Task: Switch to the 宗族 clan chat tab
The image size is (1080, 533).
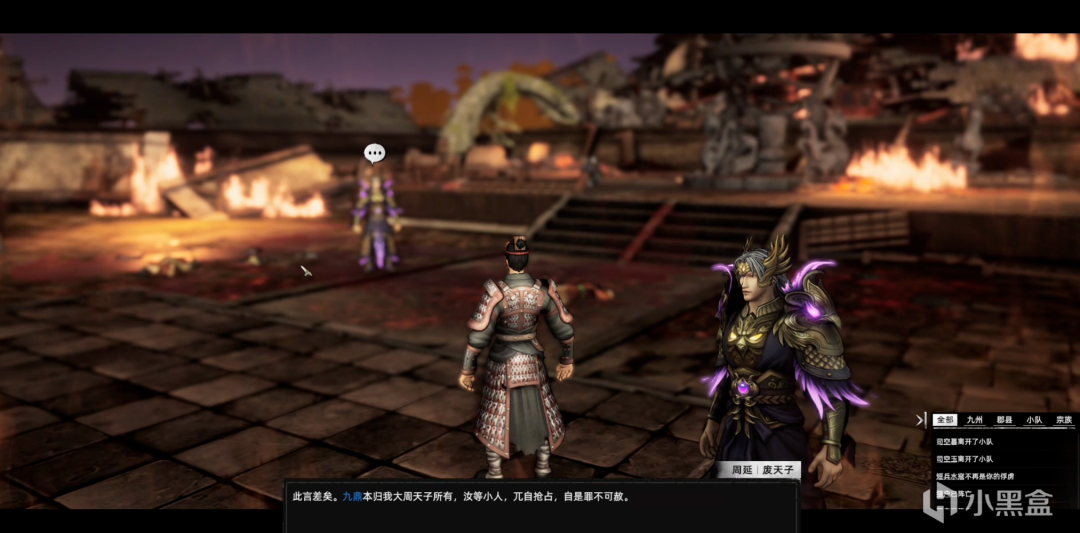Action: pos(1062,420)
